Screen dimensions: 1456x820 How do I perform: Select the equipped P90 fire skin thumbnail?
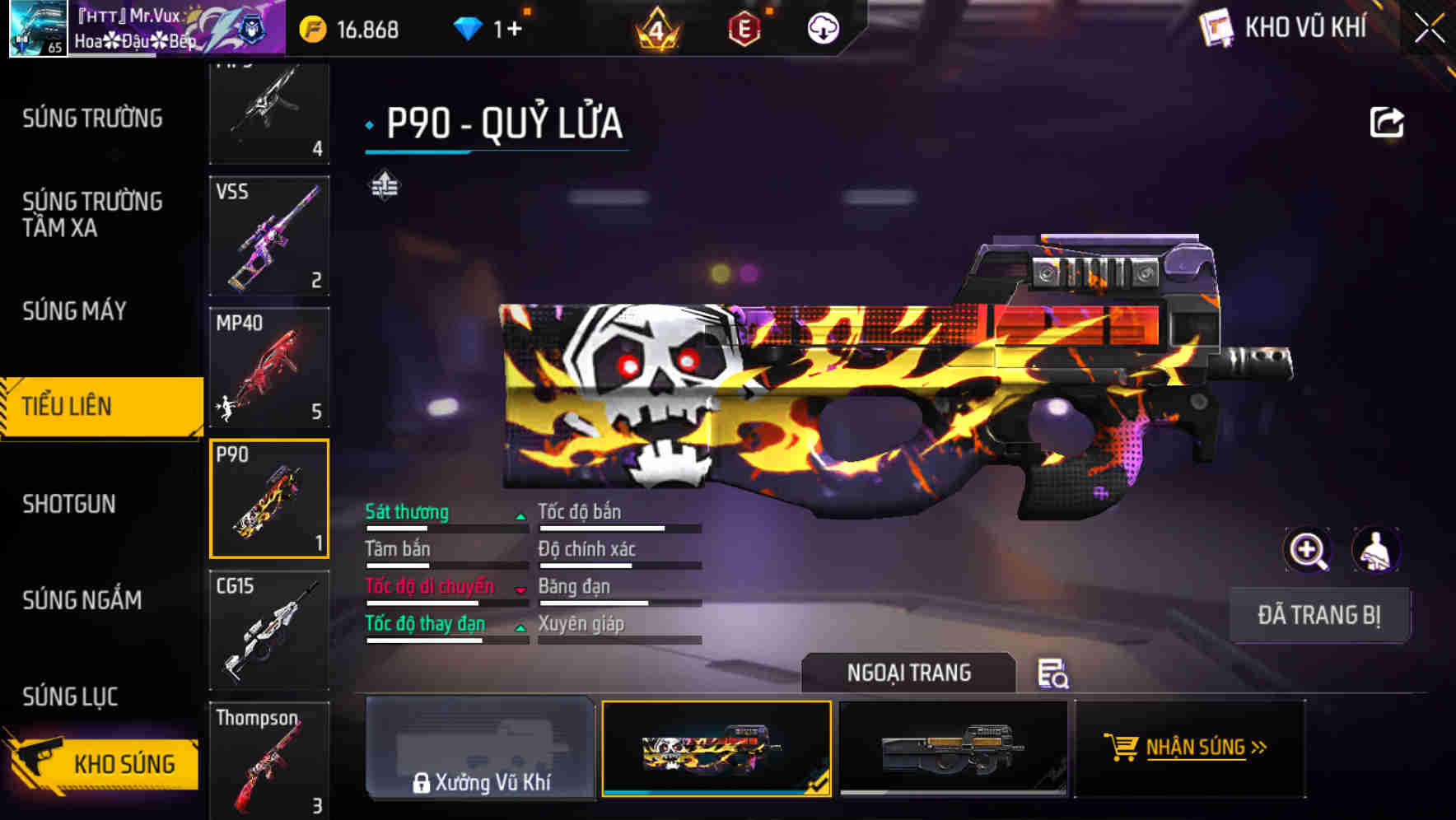click(716, 748)
